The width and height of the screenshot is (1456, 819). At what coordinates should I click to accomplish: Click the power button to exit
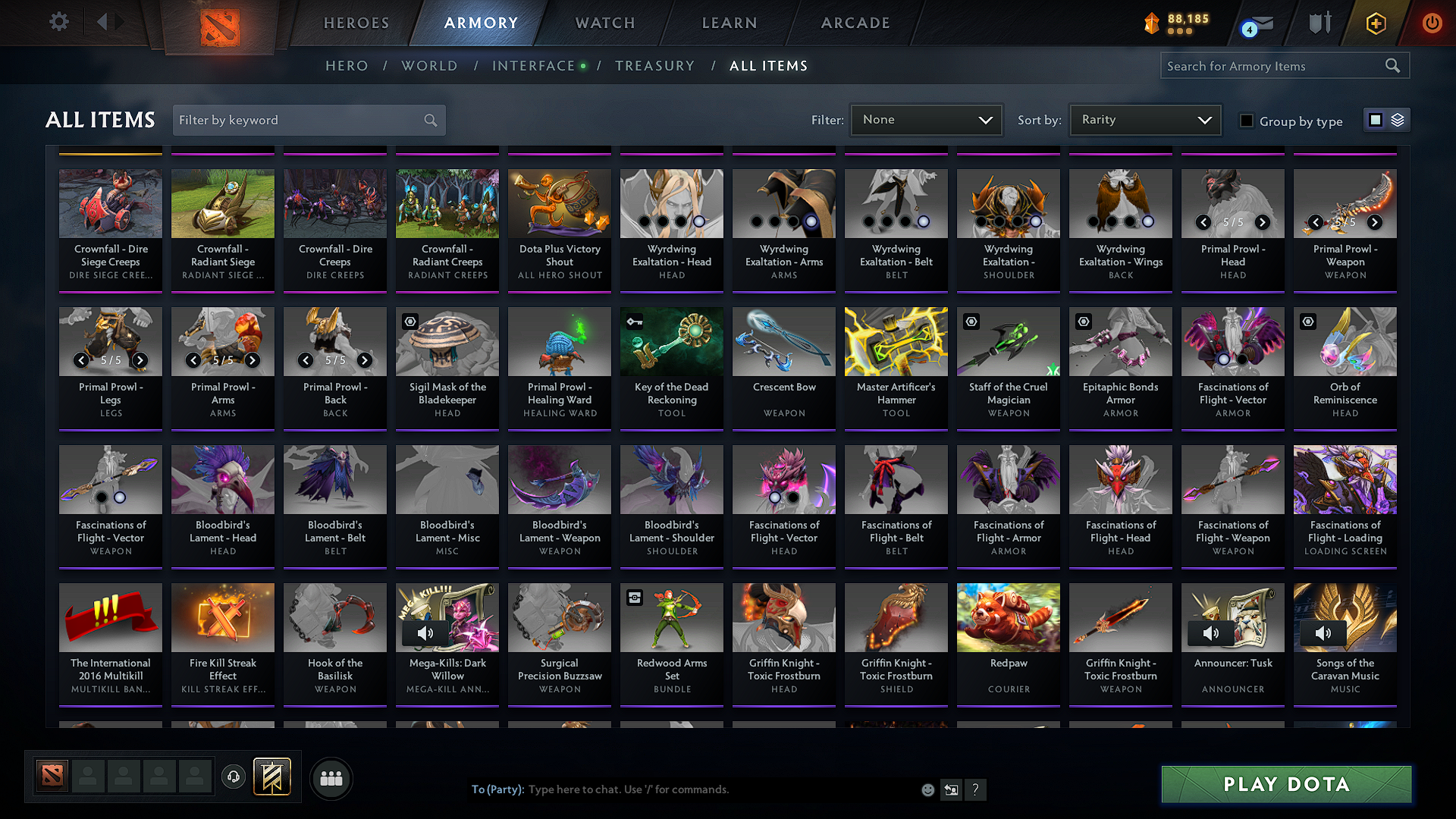(x=1432, y=23)
